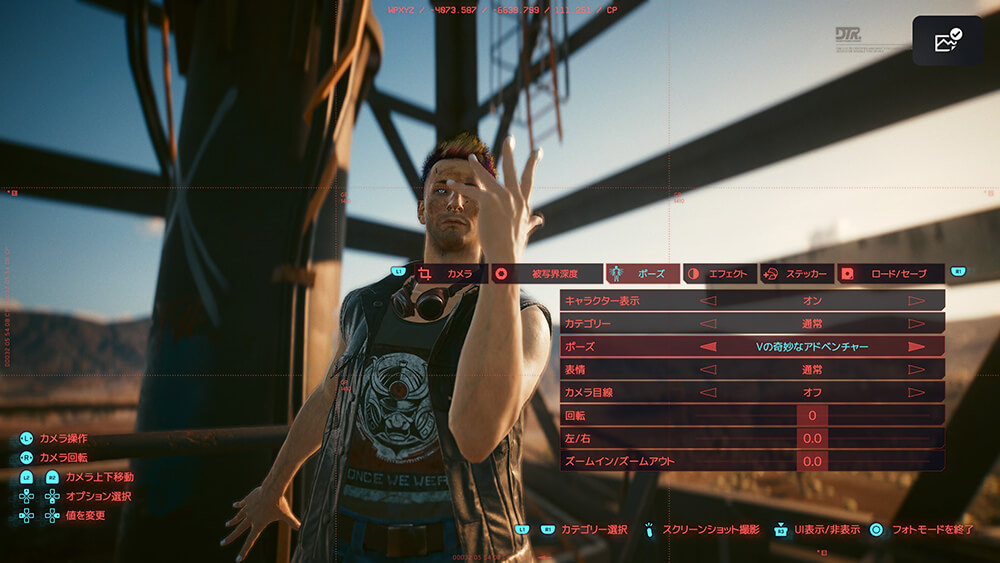Click the left arrow of 表情 row
This screenshot has width=1000, height=563.
point(708,370)
